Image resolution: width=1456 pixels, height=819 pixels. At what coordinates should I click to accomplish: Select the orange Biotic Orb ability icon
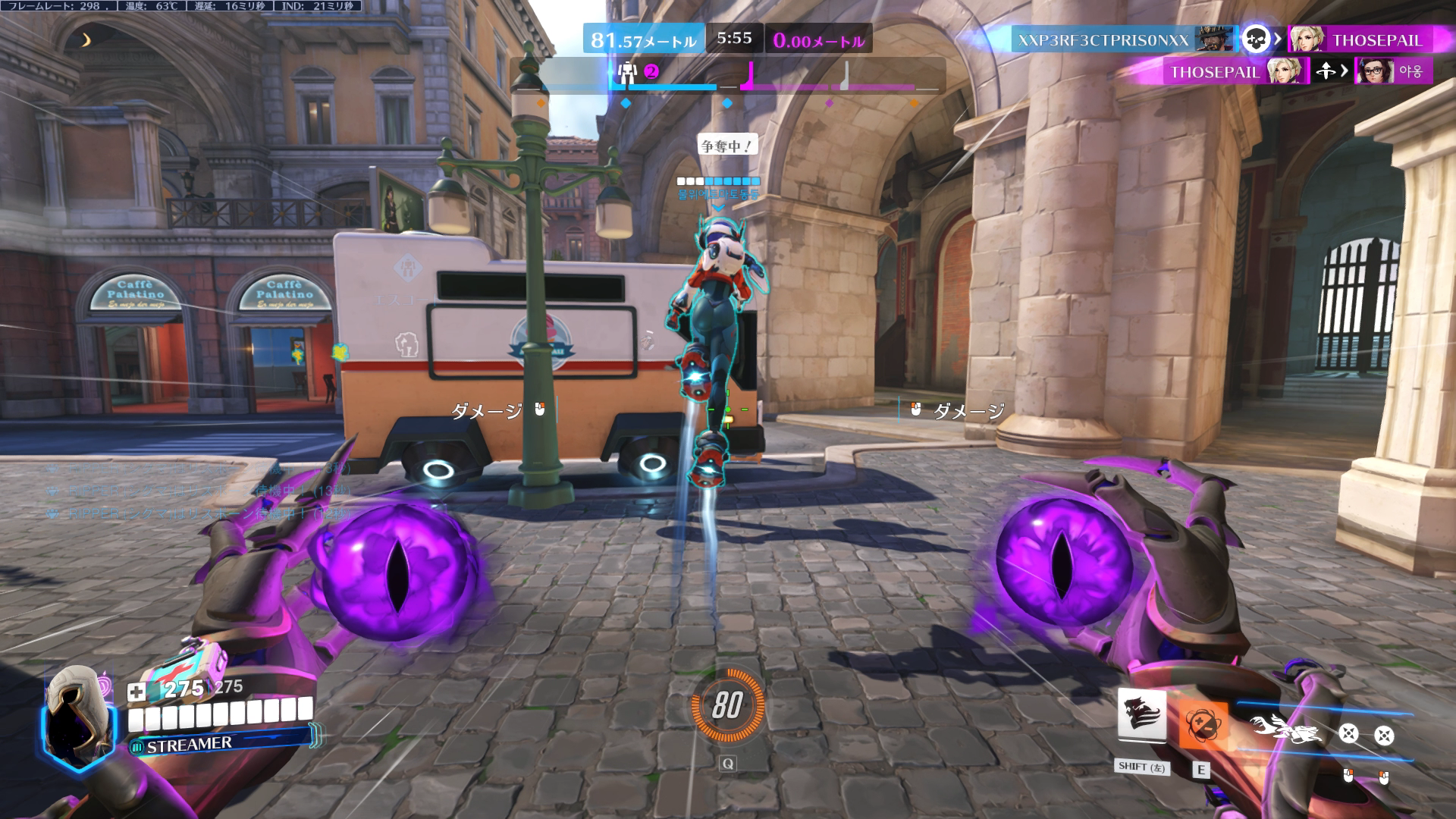point(1201,721)
